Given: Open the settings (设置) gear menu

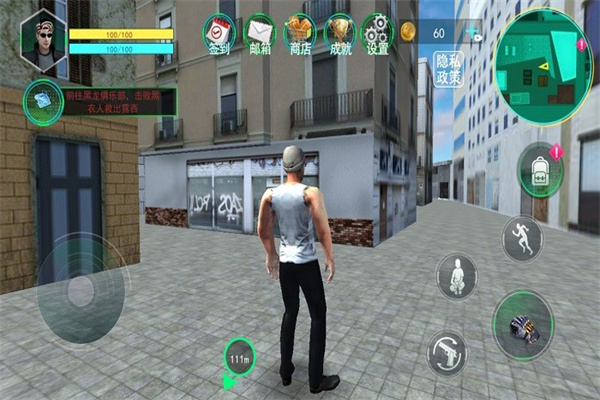Looking at the screenshot, I should coord(377,33).
